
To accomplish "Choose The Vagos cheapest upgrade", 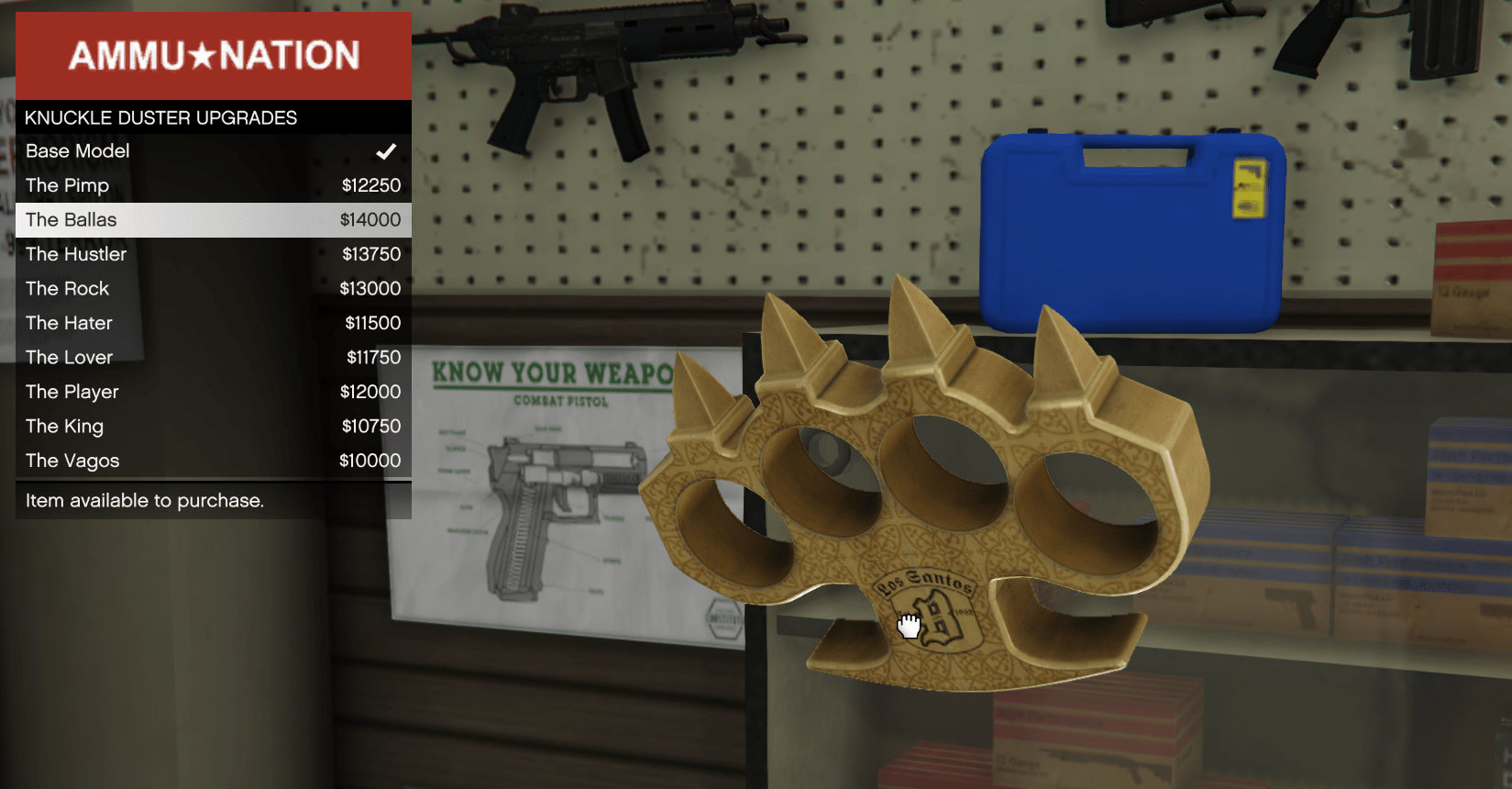I will [x=72, y=461].
